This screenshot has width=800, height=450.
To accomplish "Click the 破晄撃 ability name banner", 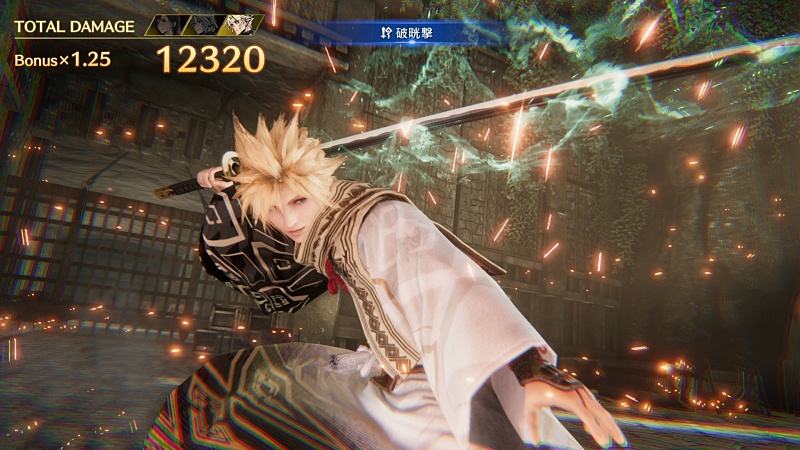I will pyautogui.click(x=411, y=34).
